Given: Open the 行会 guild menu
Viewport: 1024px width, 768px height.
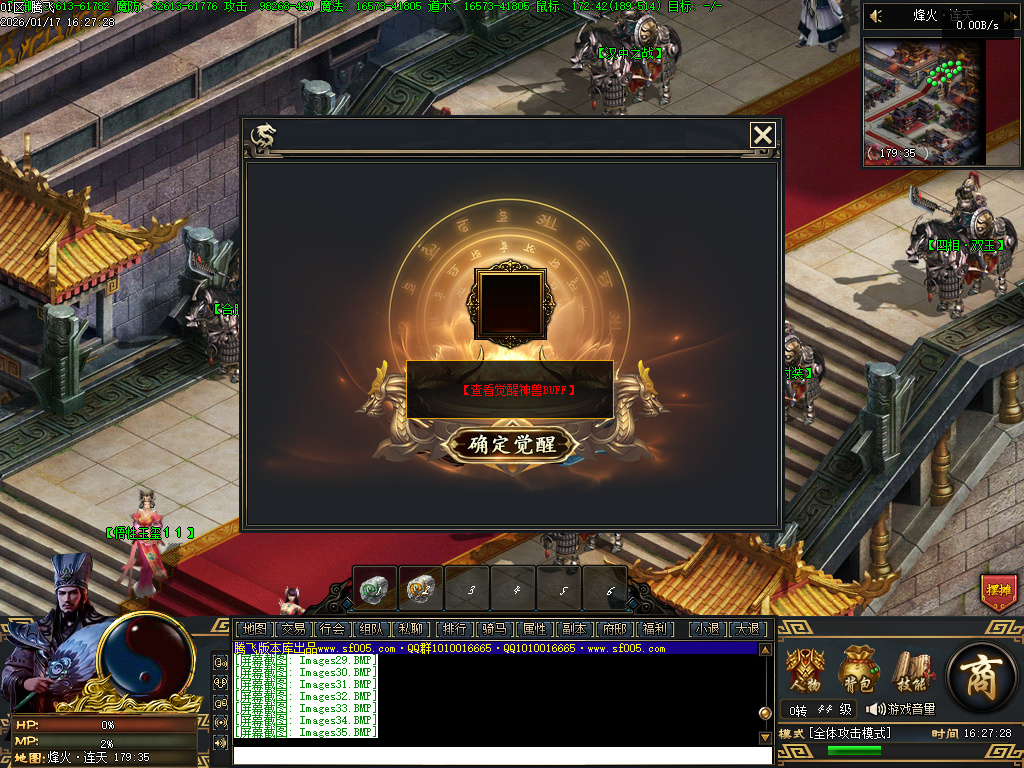Looking at the screenshot, I should click(332, 629).
